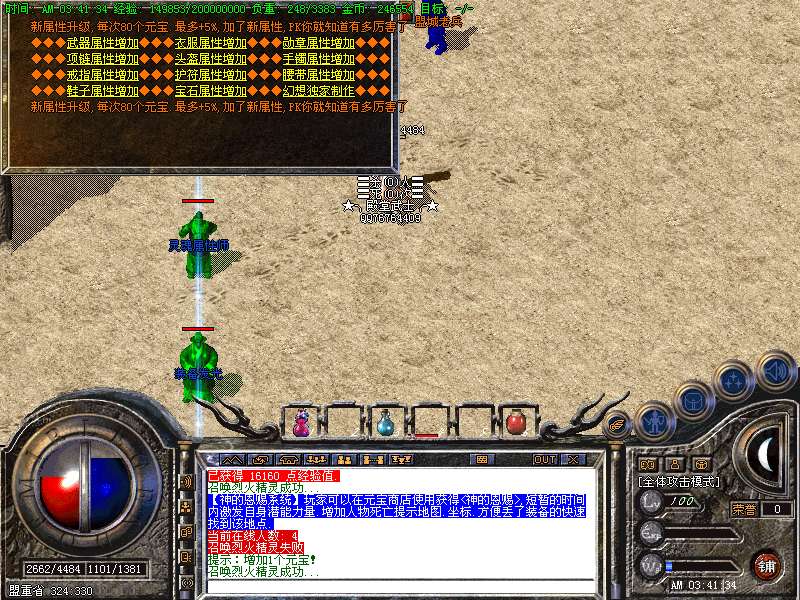Choose the belt attribute boost link (腰带属性增加)
The image size is (800, 600).
click(x=318, y=75)
